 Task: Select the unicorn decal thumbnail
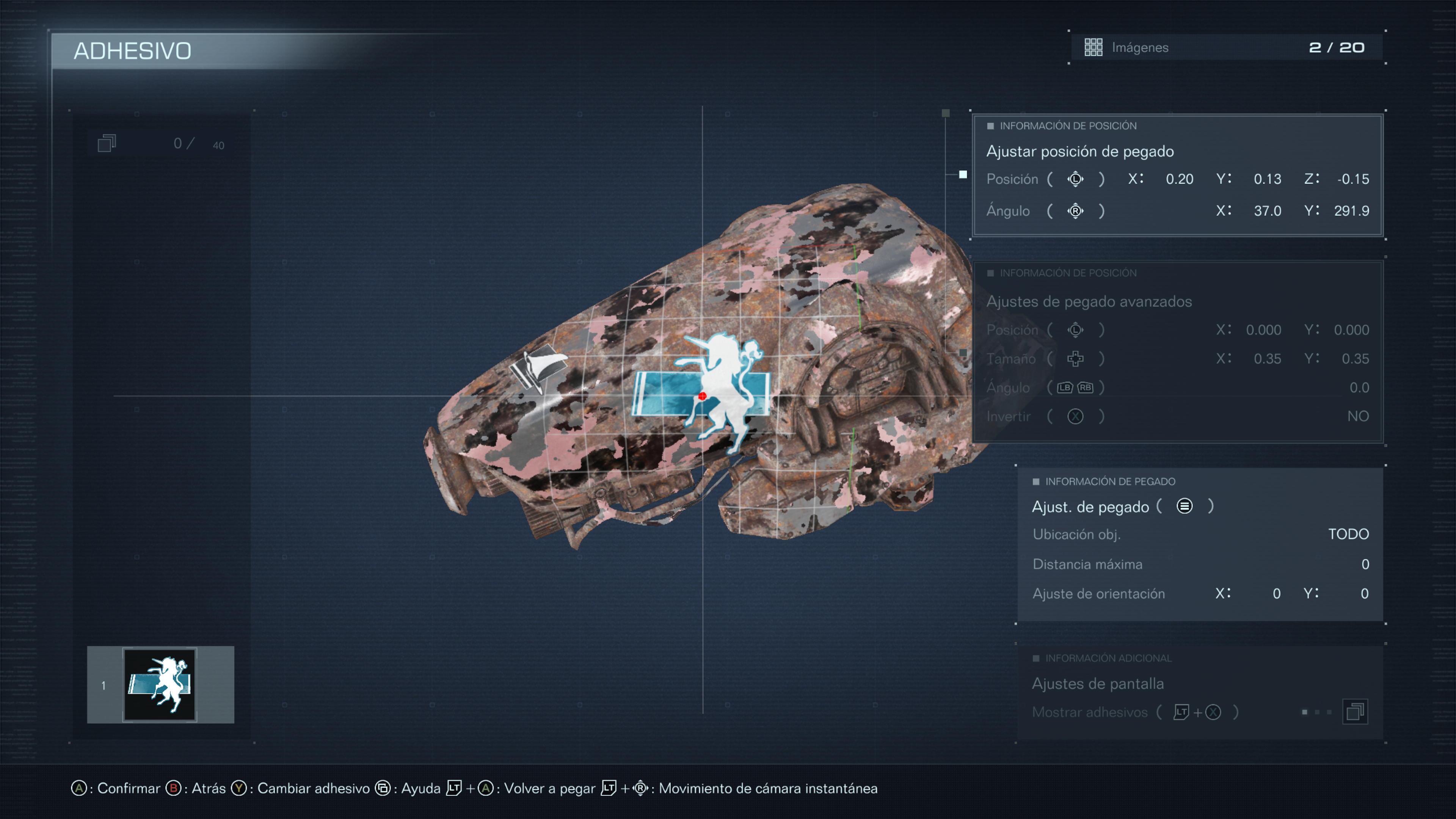[160, 684]
